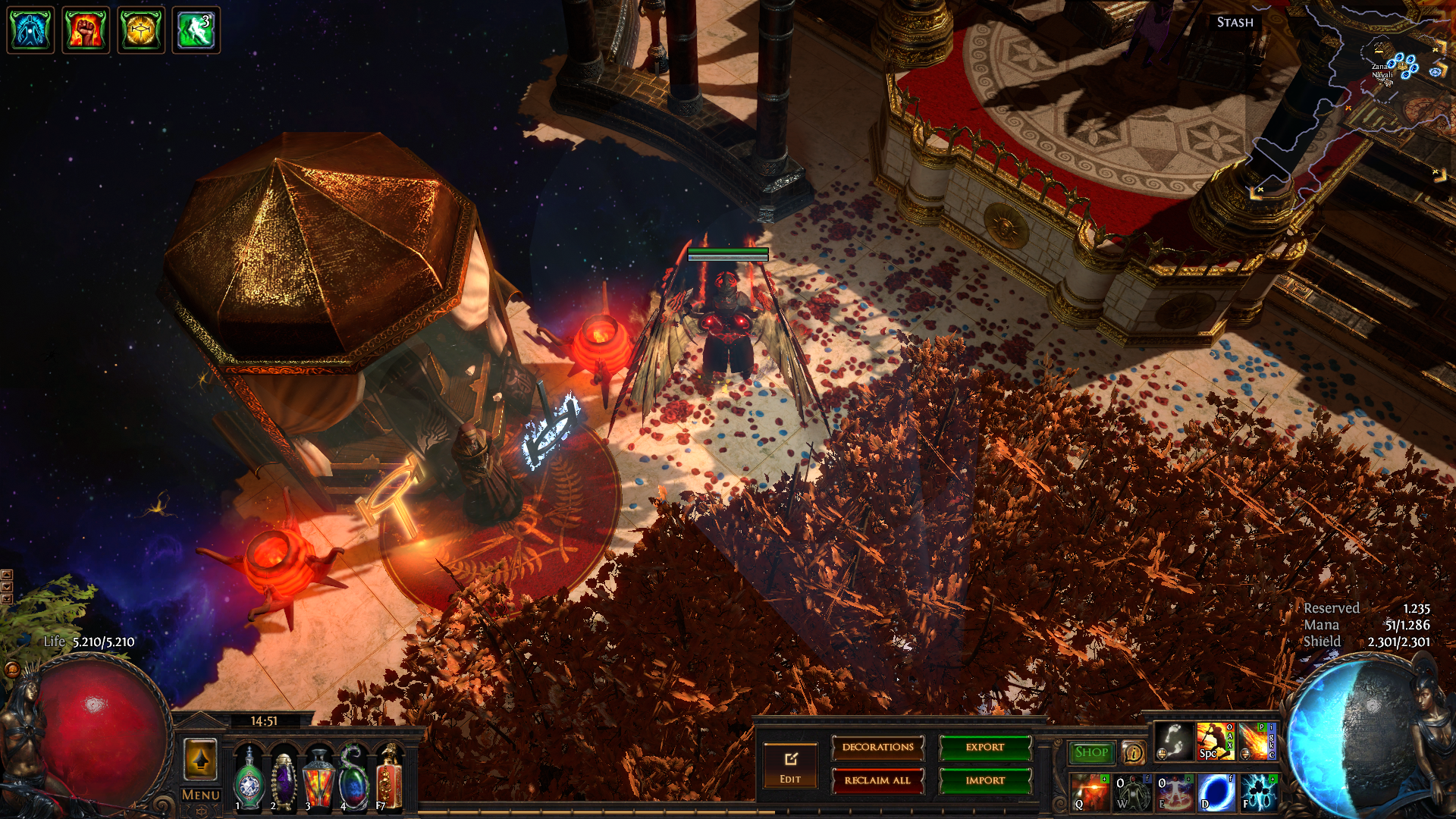
Task: Click the yellow arrow level-up button
Action: [x=201, y=758]
